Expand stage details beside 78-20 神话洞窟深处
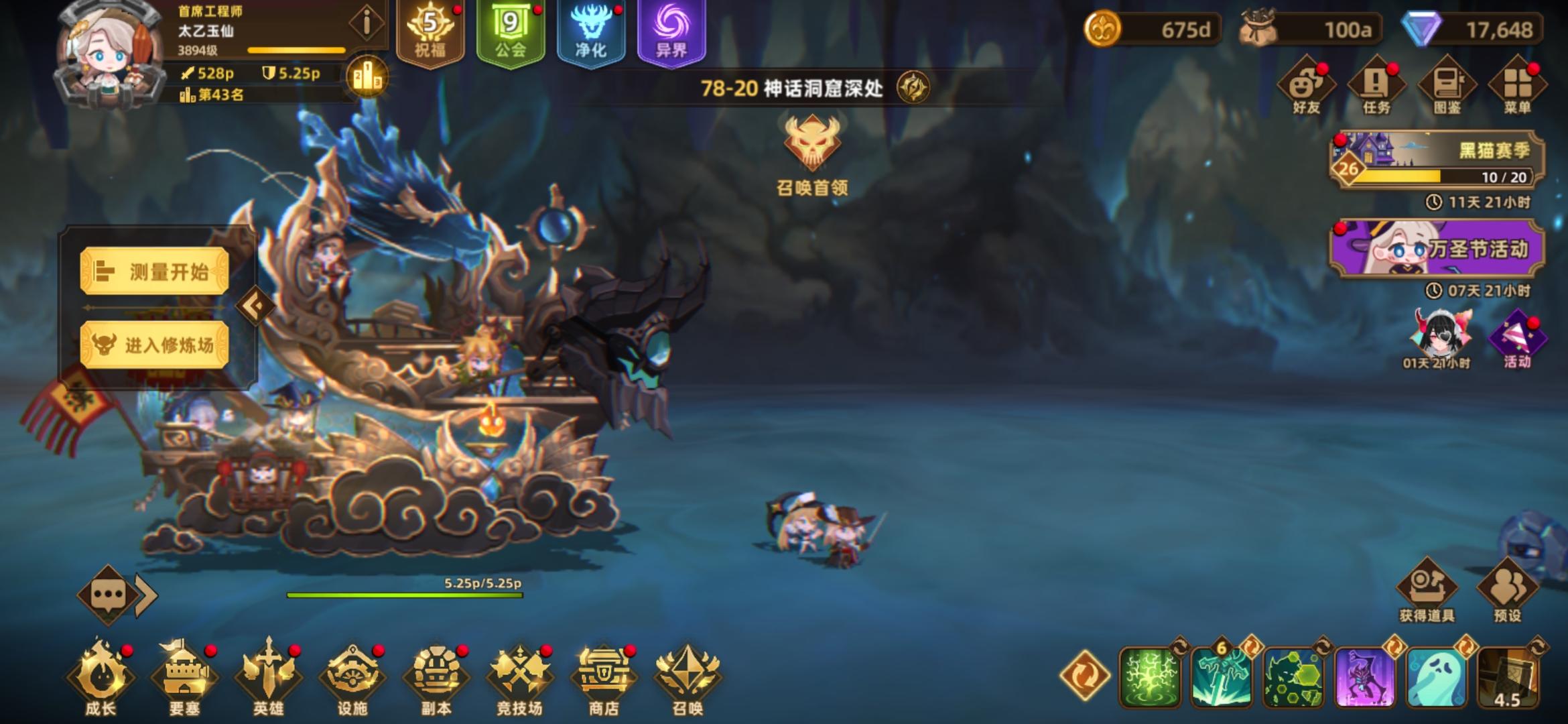The image size is (1568, 724). tap(911, 86)
